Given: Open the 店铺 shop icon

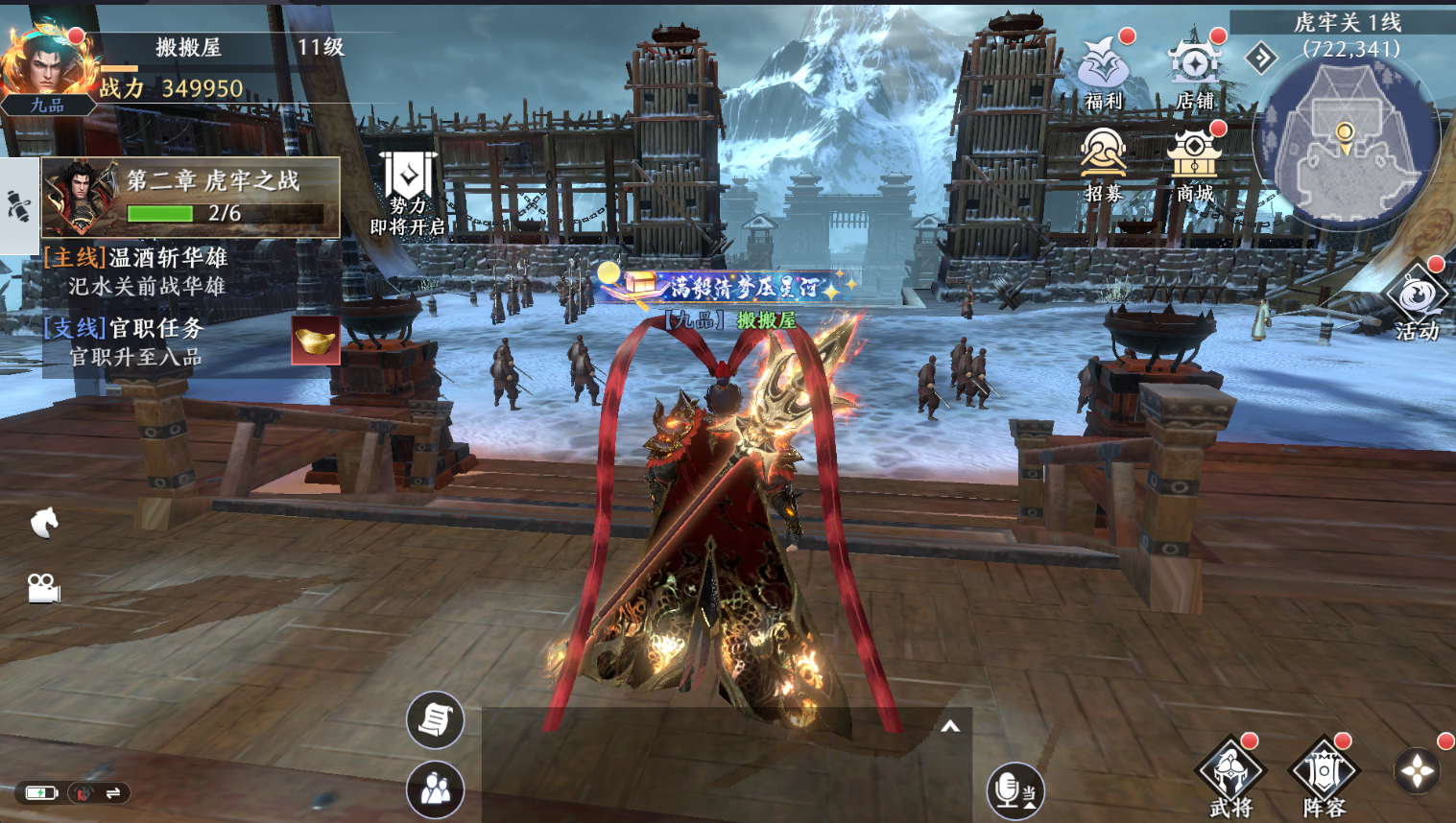Looking at the screenshot, I should coord(1194,71).
